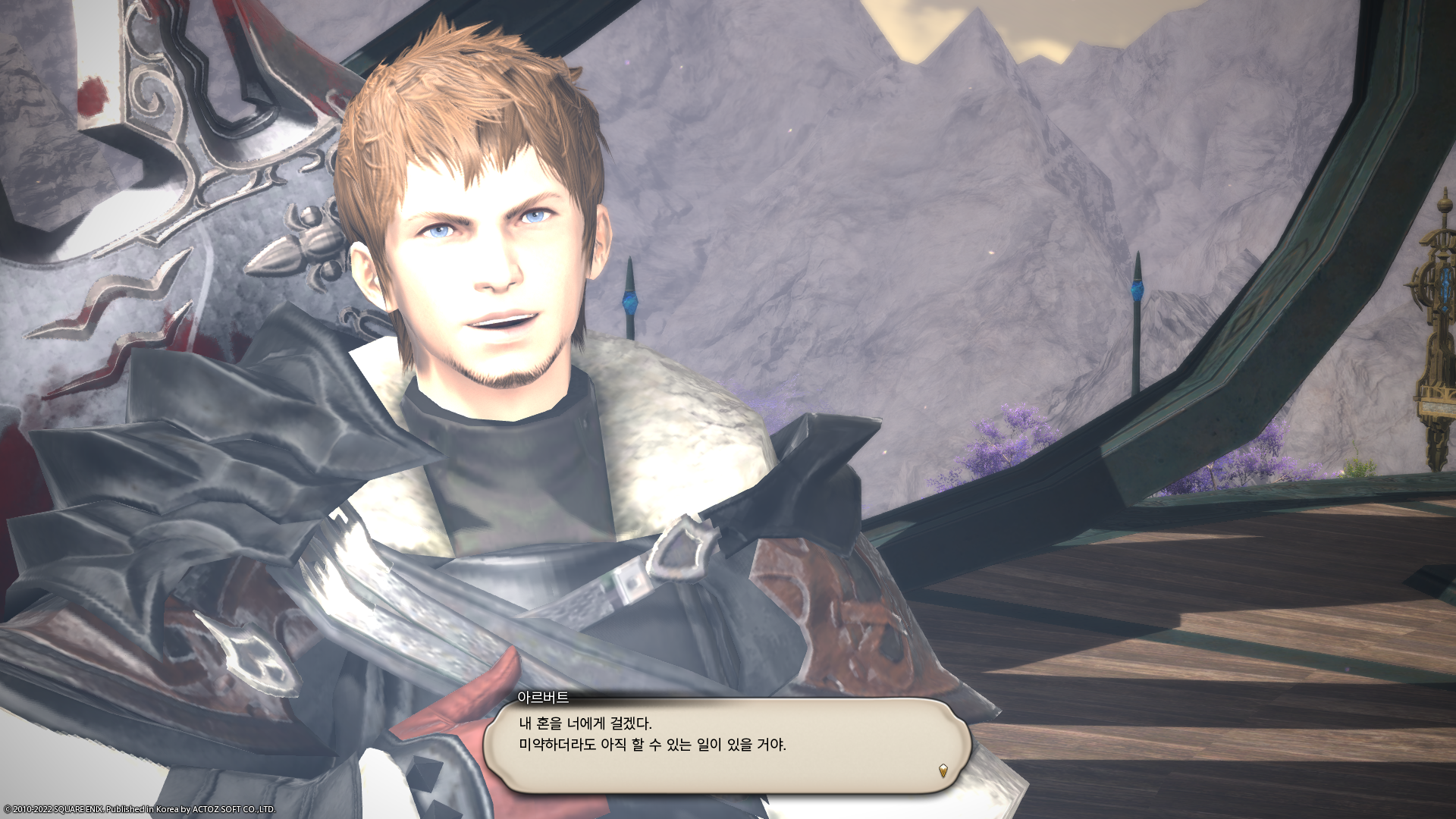This screenshot has height=819, width=1456.
Task: Click Ardbert's dialogue box to continue
Action: coord(726,745)
